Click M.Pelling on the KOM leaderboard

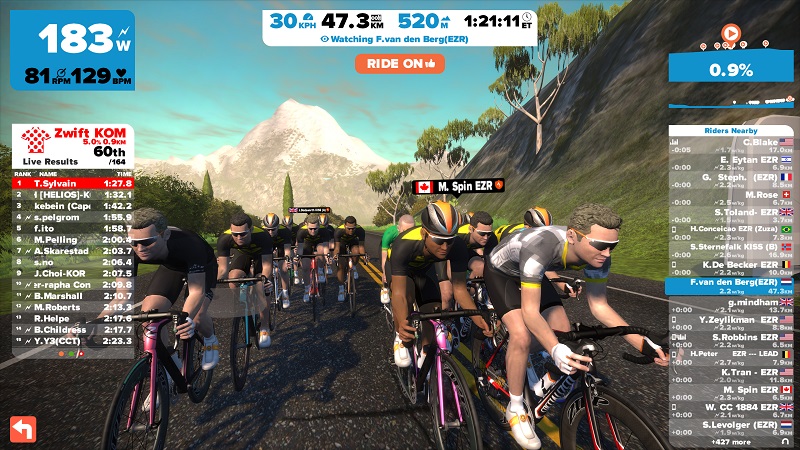[70, 240]
